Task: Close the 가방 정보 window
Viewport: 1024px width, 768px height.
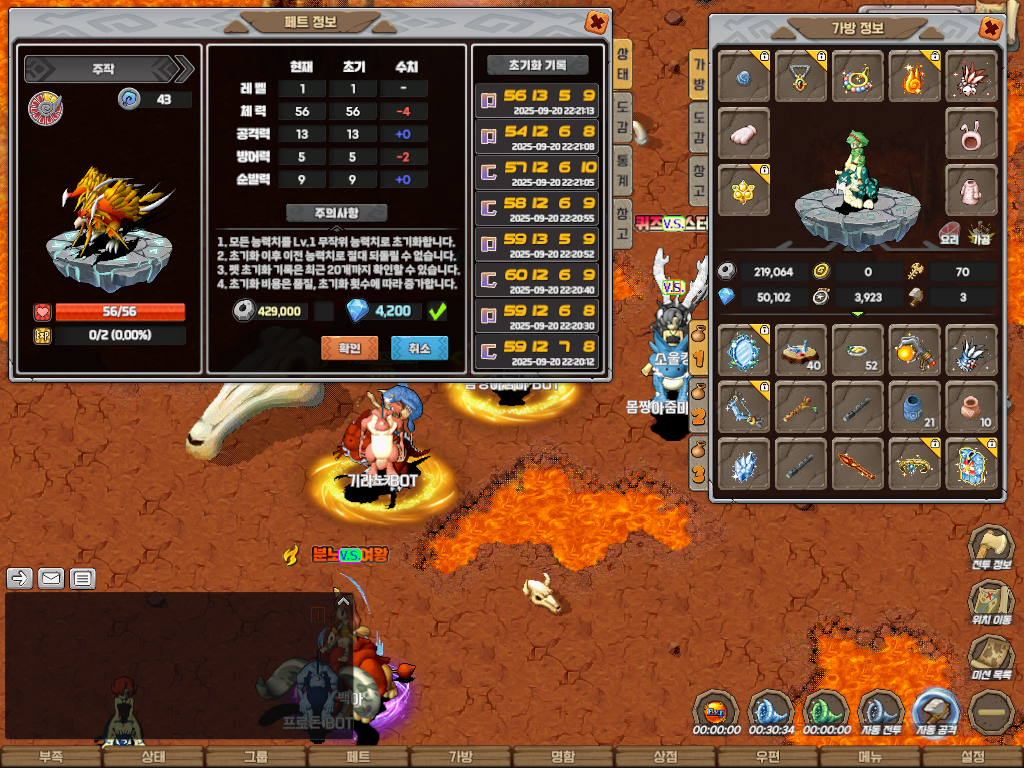Action: (990, 28)
